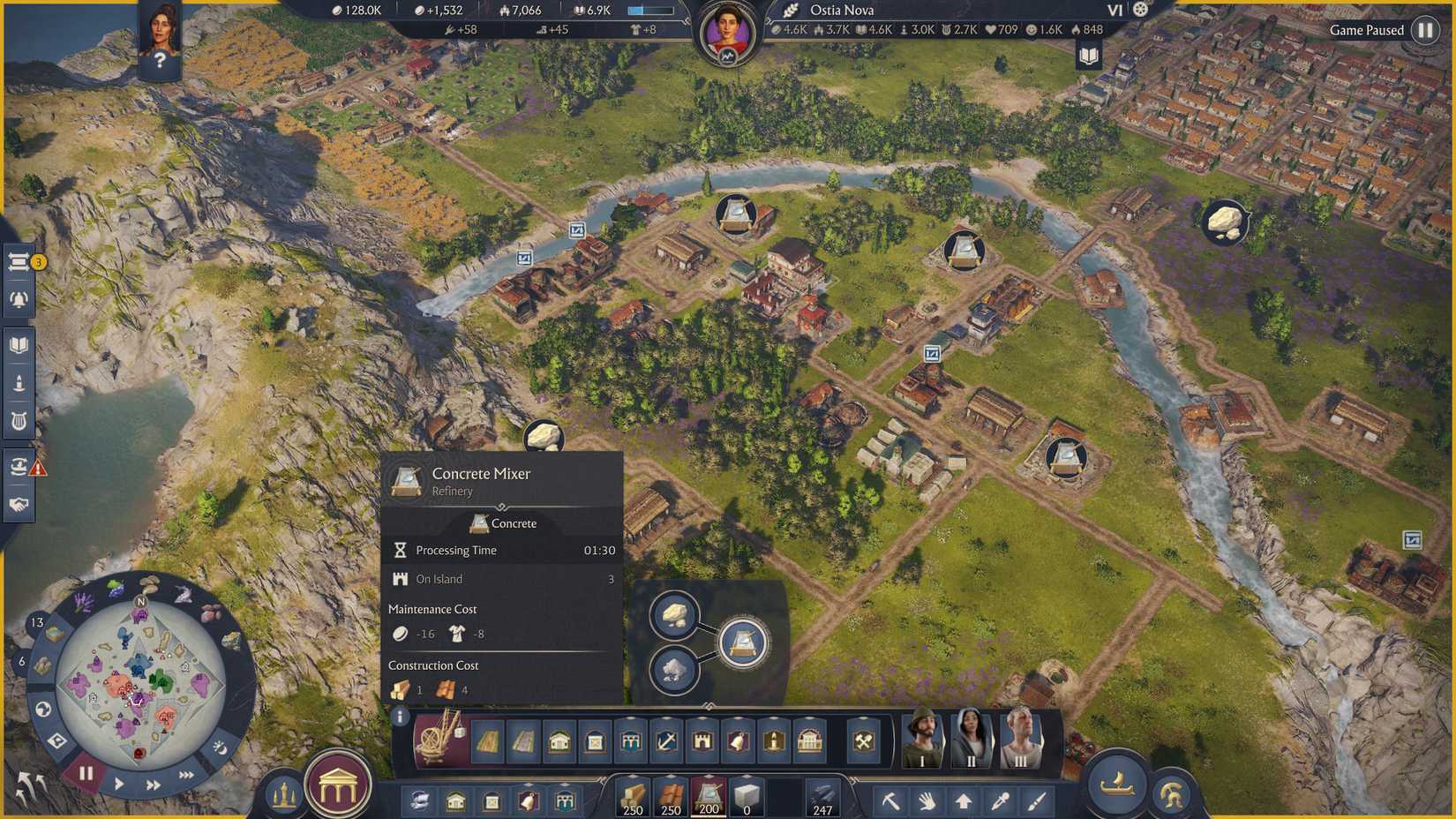Toggle the world view globe beside the minimap
1456x819 pixels.
[42, 709]
